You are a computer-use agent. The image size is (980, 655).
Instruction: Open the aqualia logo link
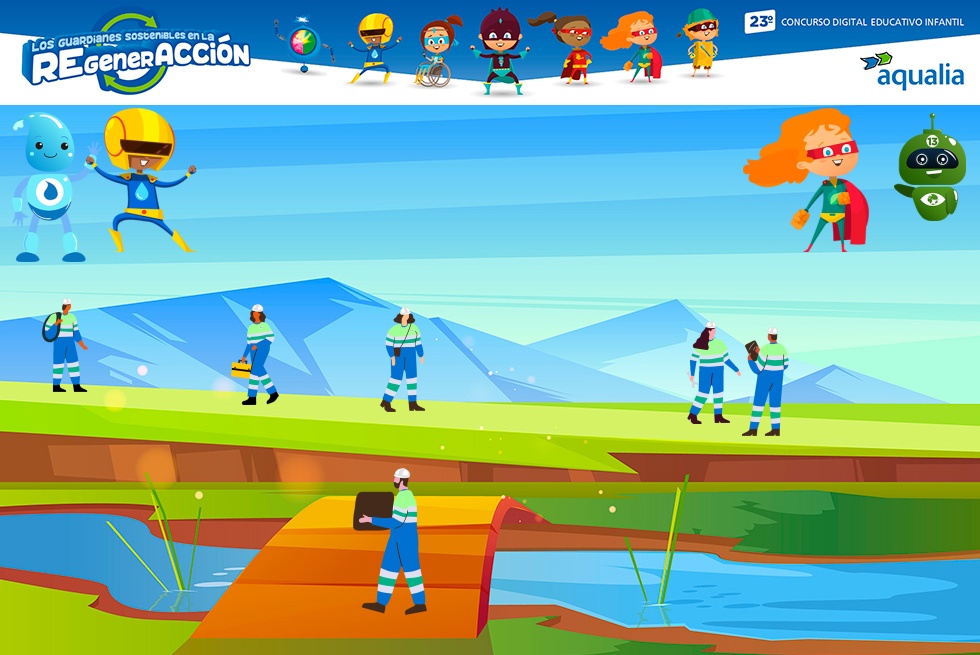(x=912, y=70)
